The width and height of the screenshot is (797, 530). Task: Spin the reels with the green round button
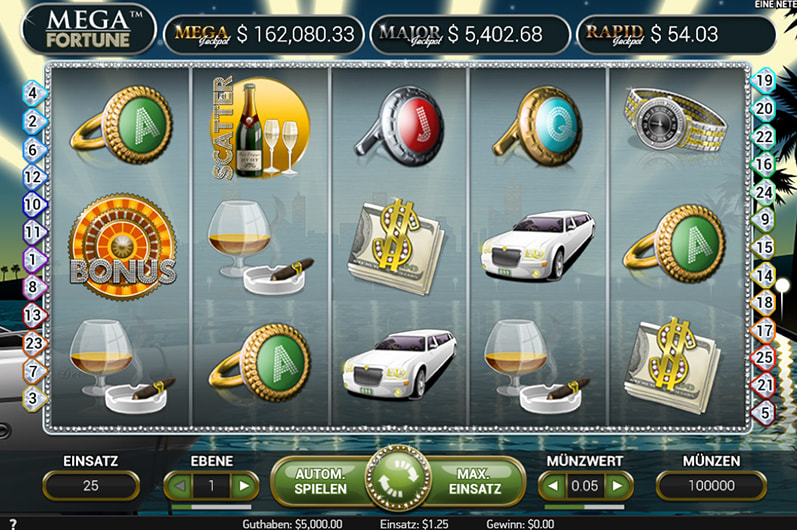pos(398,480)
